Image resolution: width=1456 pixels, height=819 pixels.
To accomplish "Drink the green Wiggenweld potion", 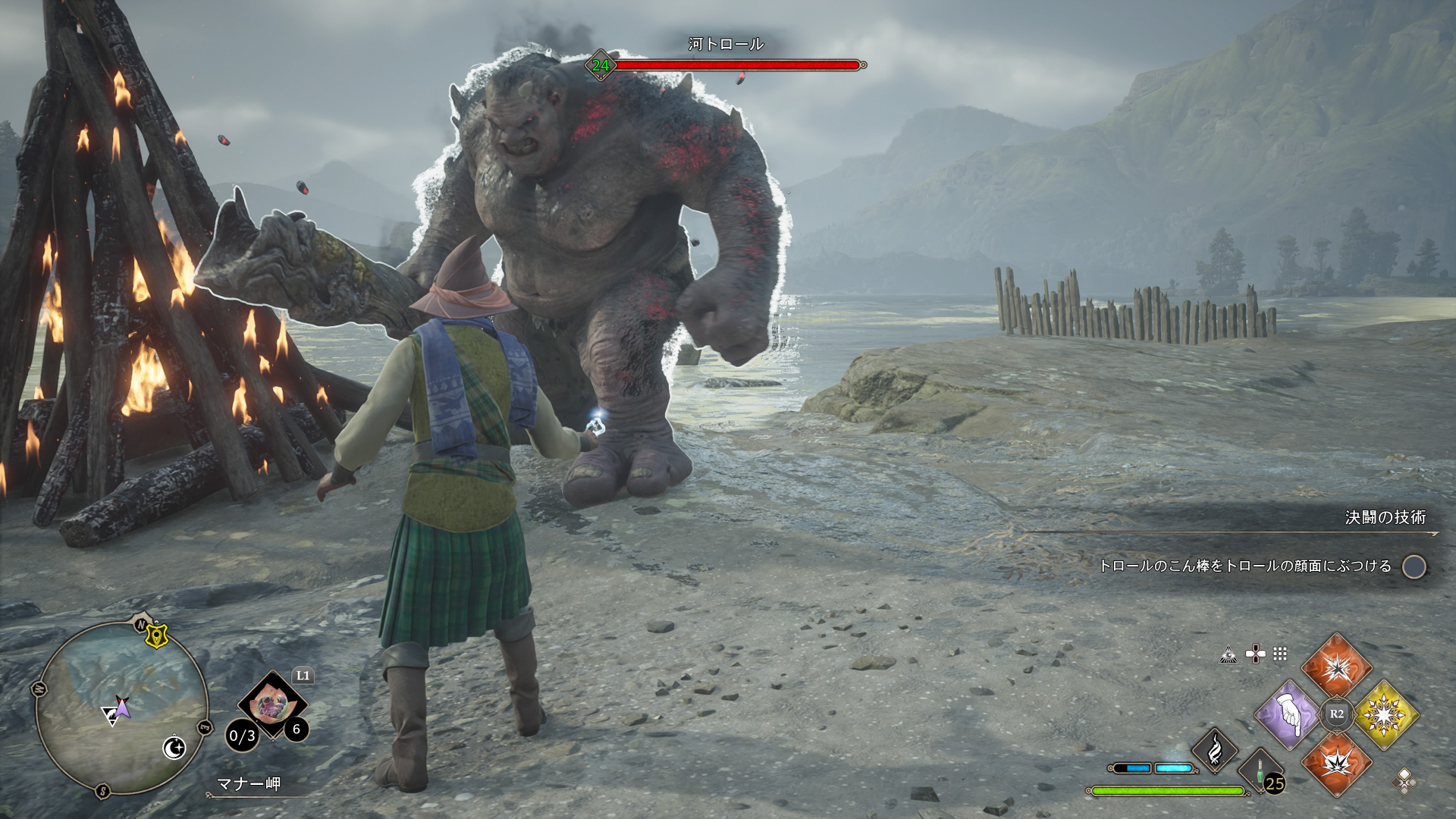I will pos(1260,772).
